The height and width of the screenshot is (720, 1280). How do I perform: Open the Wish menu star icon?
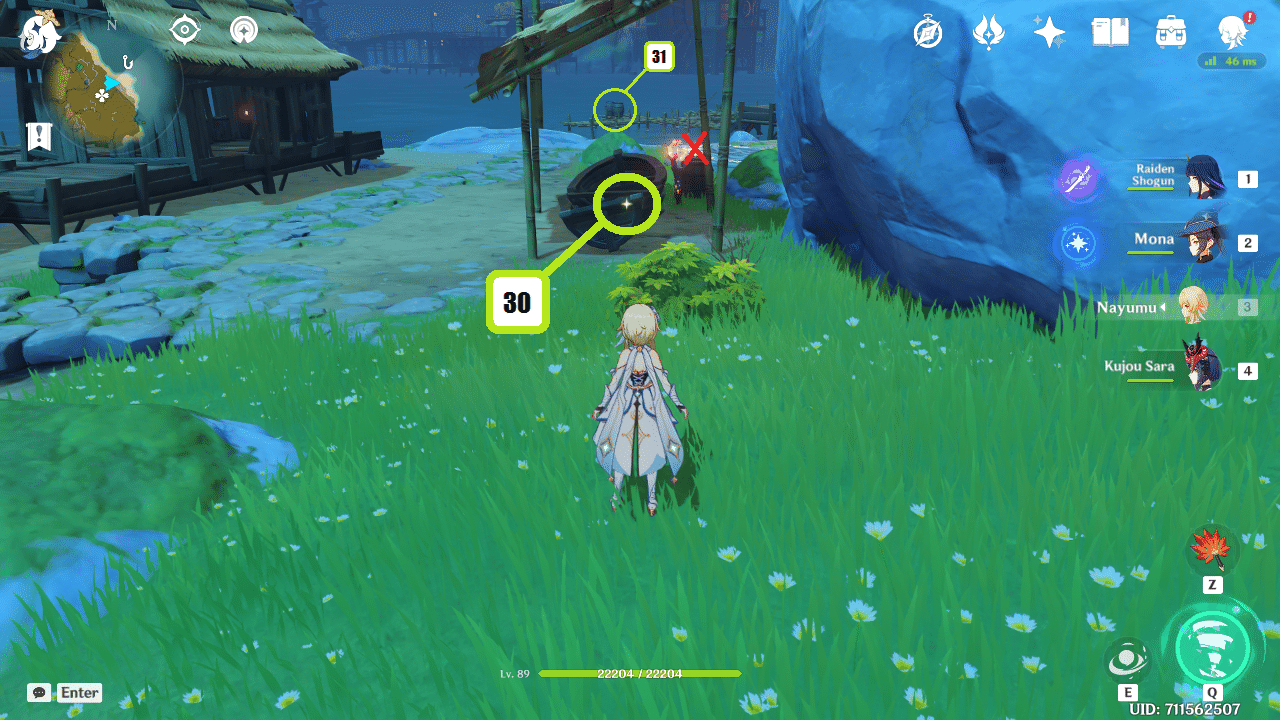coord(1048,32)
